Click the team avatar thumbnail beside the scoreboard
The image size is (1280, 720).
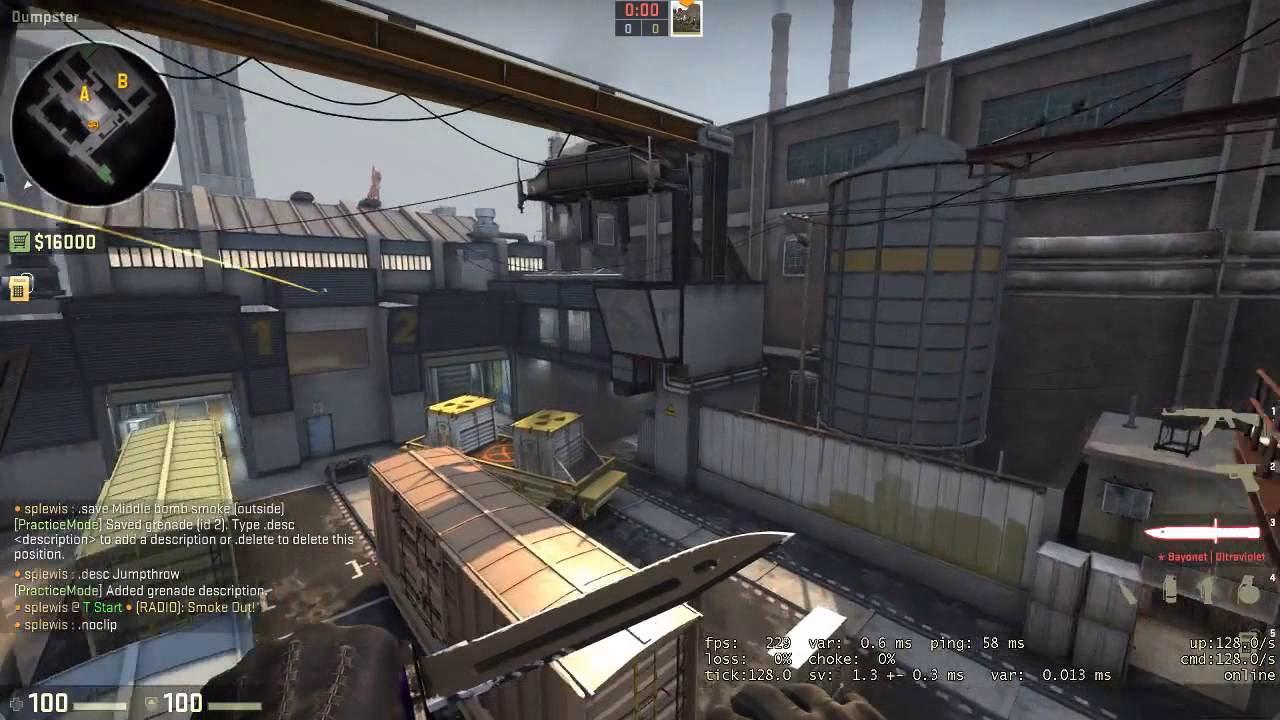click(688, 17)
